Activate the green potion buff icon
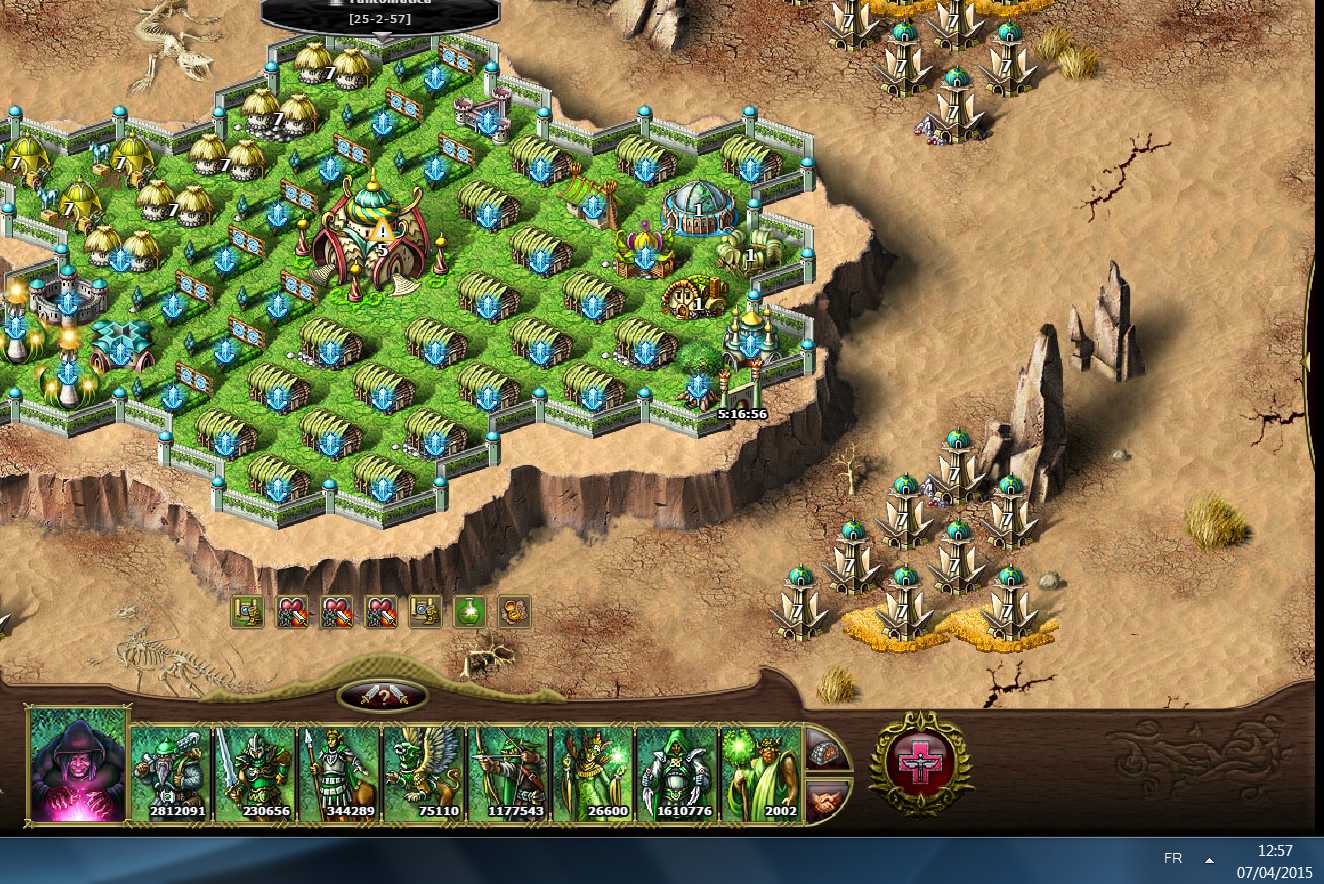 [x=469, y=611]
